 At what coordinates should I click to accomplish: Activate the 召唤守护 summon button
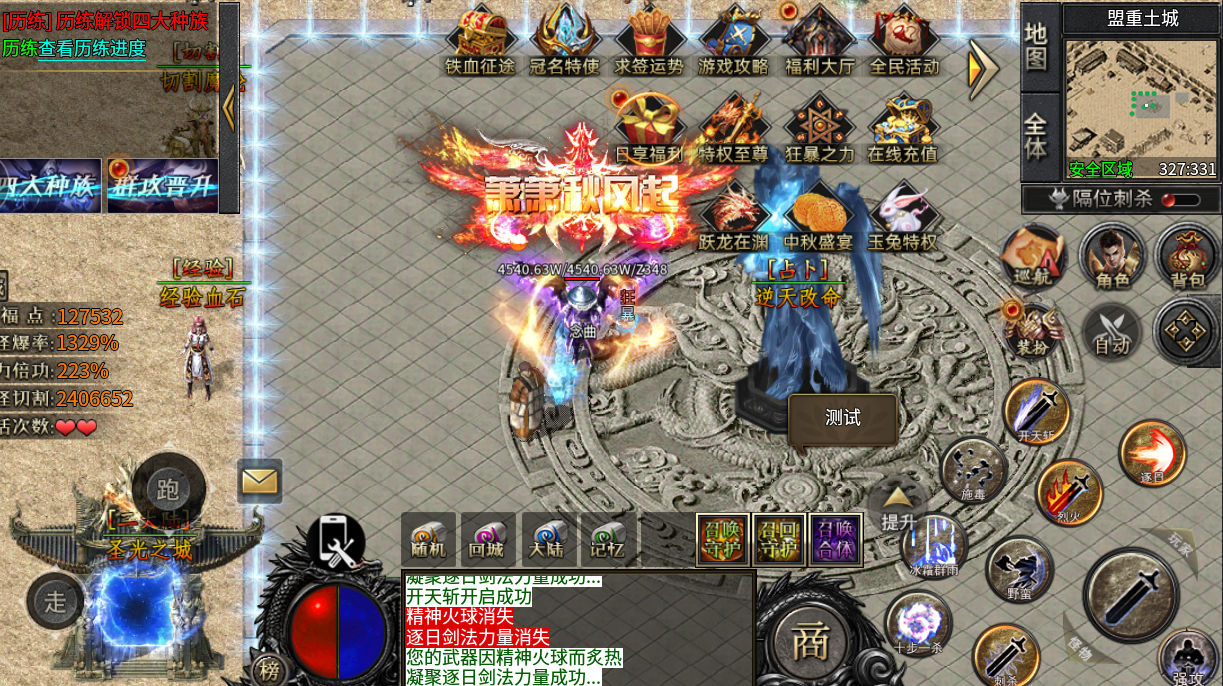coord(722,540)
